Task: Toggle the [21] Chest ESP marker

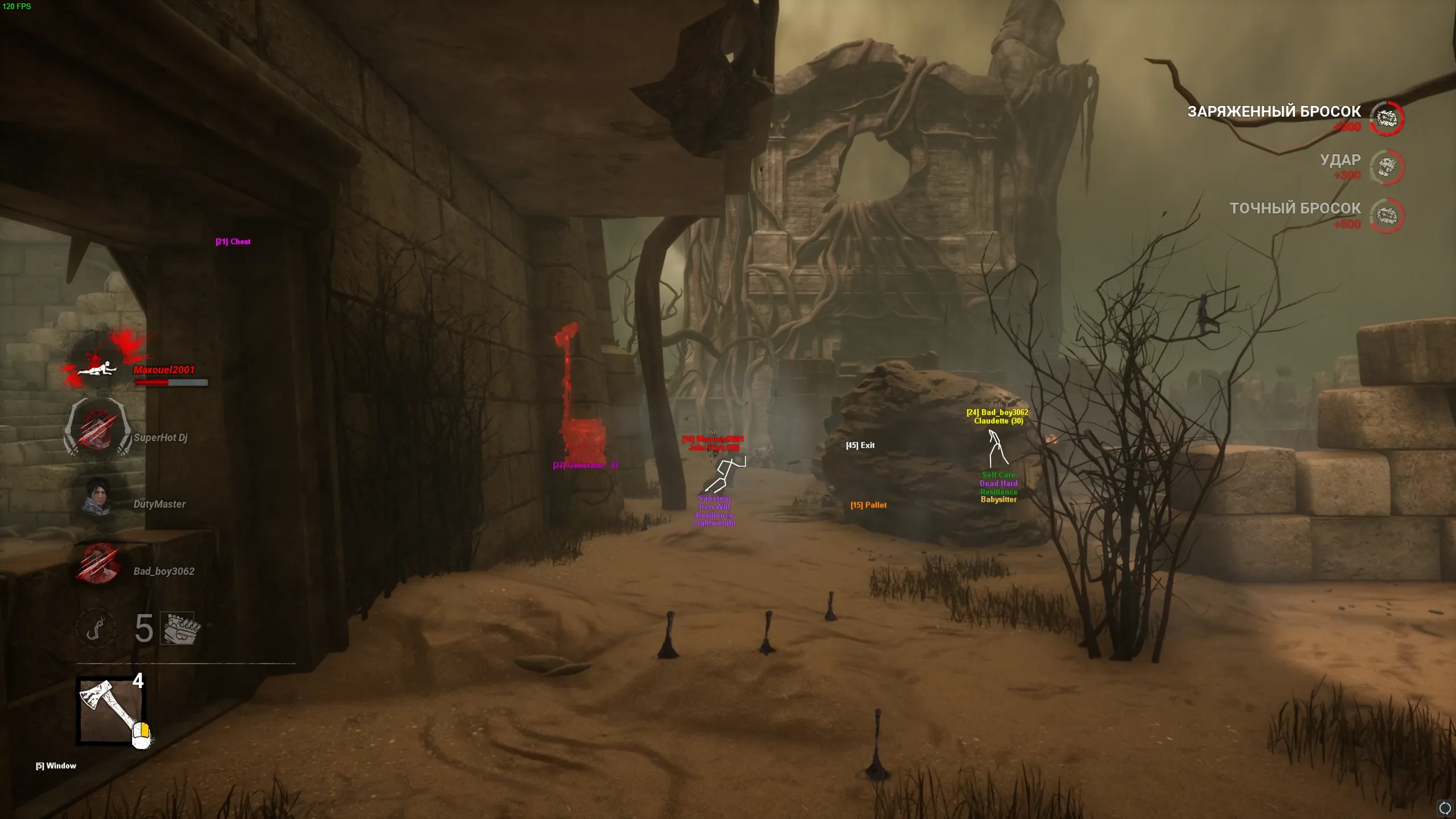Action: tap(233, 241)
